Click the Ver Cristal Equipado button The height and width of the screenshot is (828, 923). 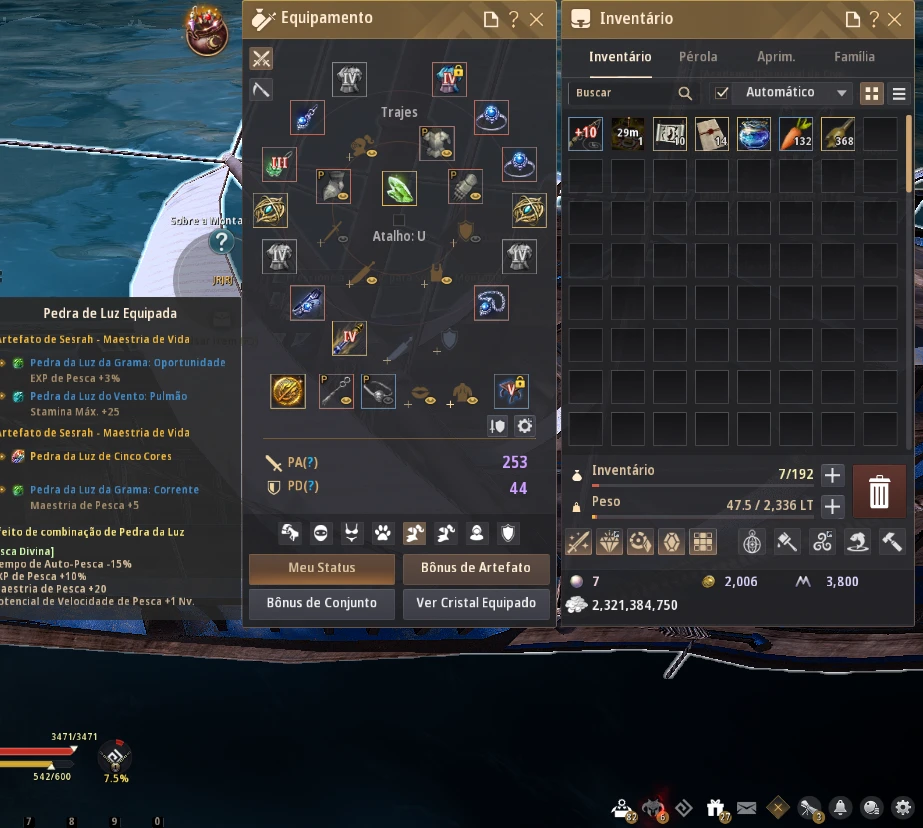(475, 603)
